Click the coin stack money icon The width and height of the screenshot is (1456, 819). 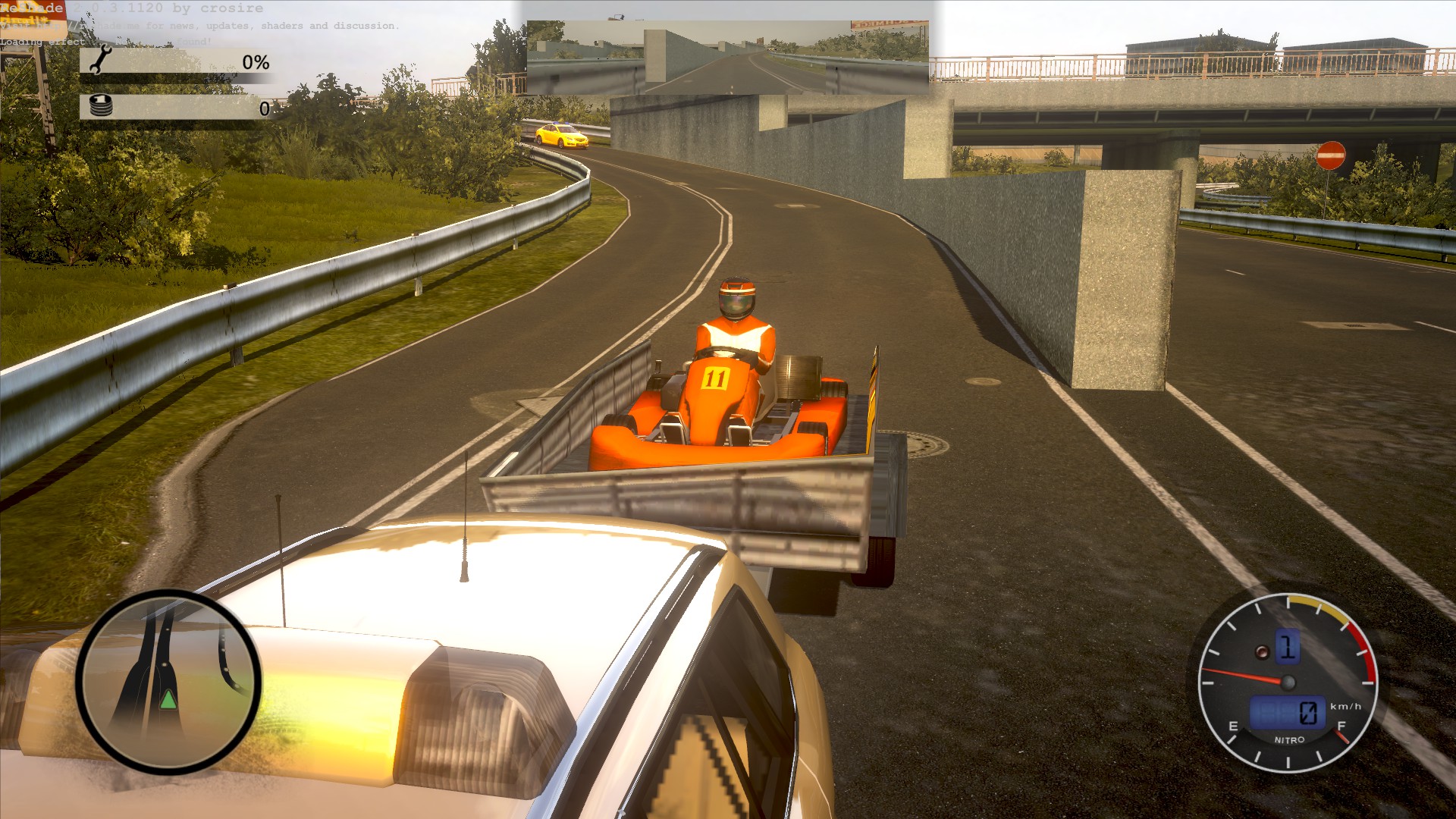click(x=101, y=106)
